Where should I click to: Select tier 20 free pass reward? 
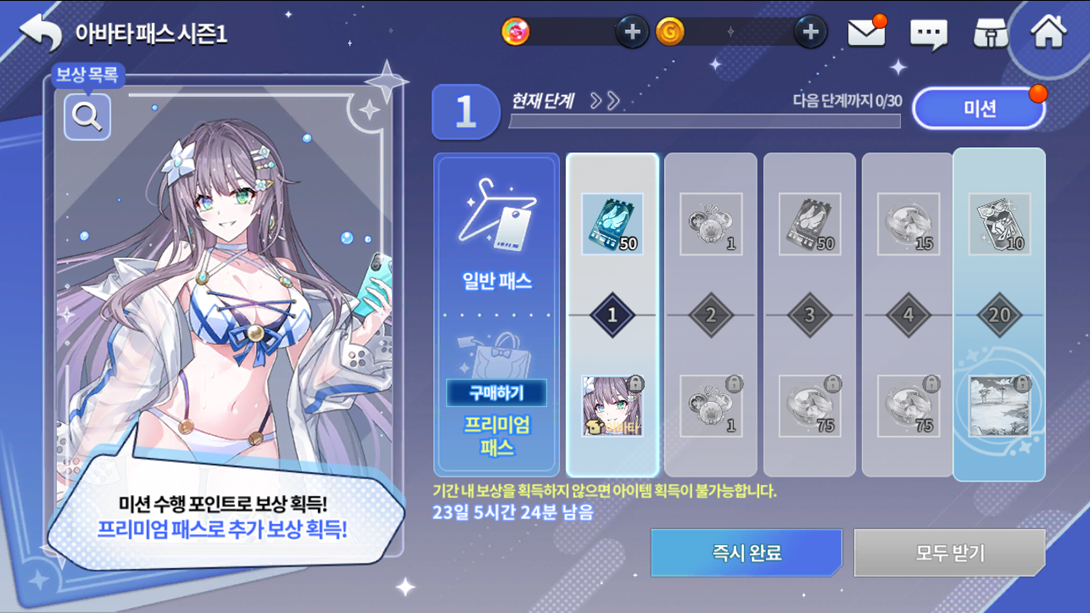coord(999,224)
